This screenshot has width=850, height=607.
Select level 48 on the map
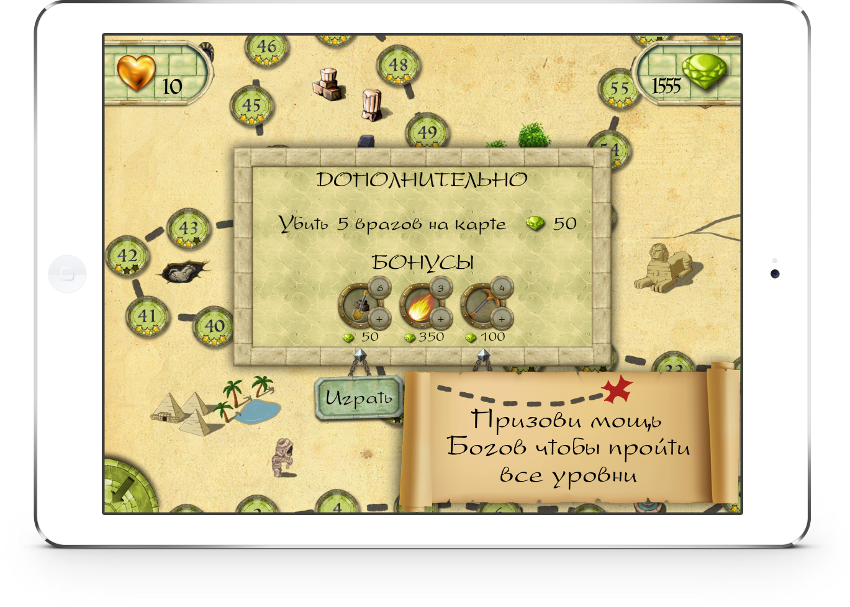pos(398,66)
